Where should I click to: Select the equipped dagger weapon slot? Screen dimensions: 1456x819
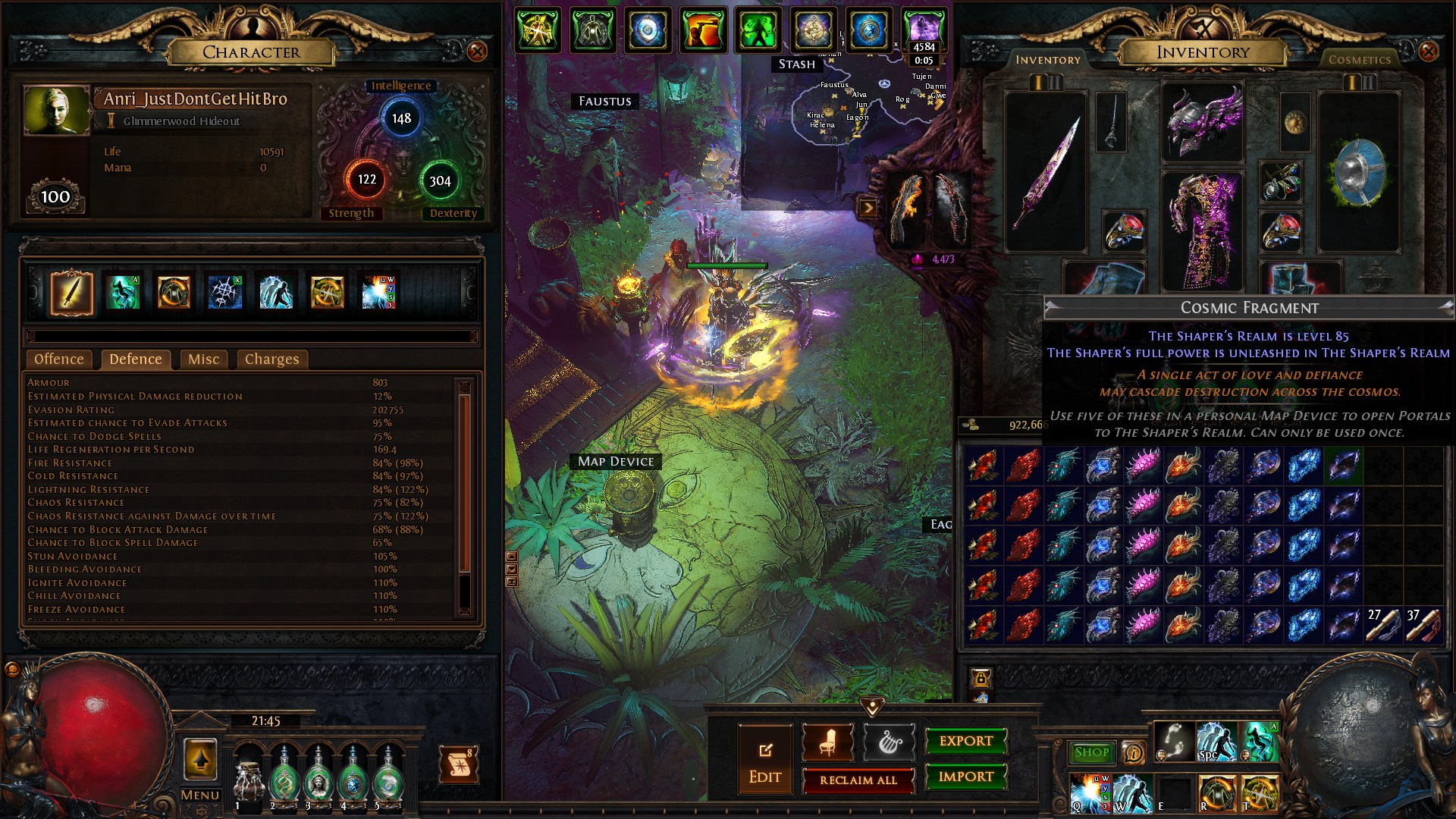pos(1045,172)
